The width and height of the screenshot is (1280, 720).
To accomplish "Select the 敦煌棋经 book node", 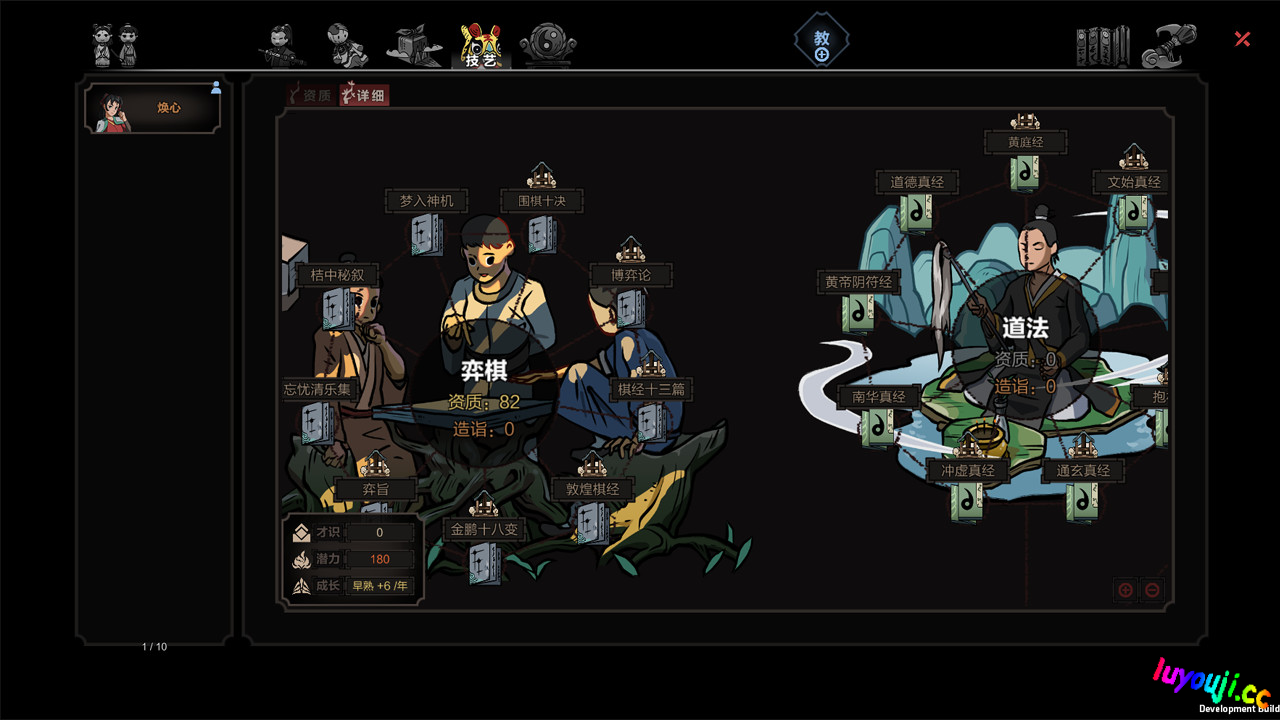I will point(591,522).
